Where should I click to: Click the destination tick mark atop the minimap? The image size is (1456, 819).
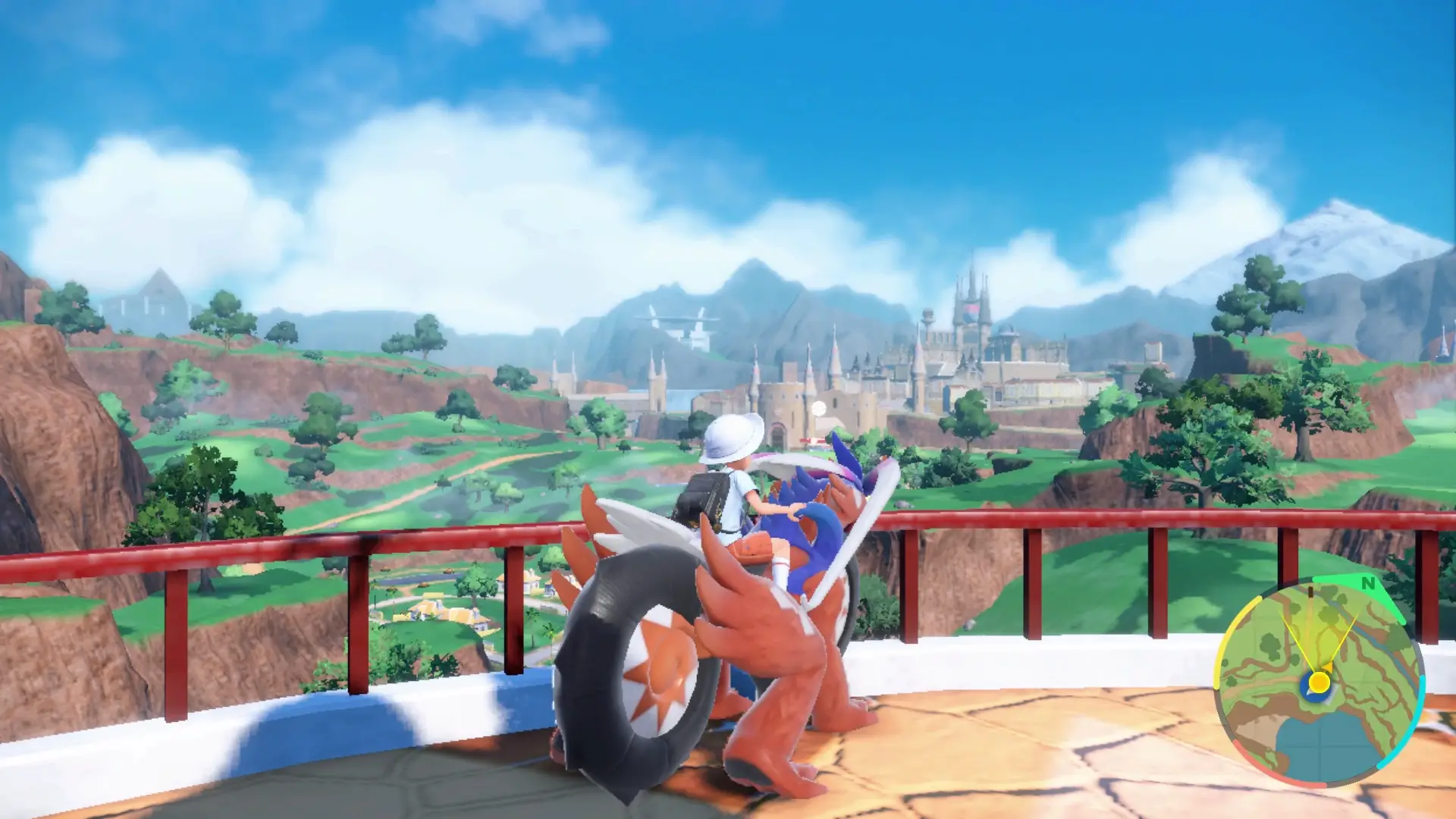pos(1311,592)
